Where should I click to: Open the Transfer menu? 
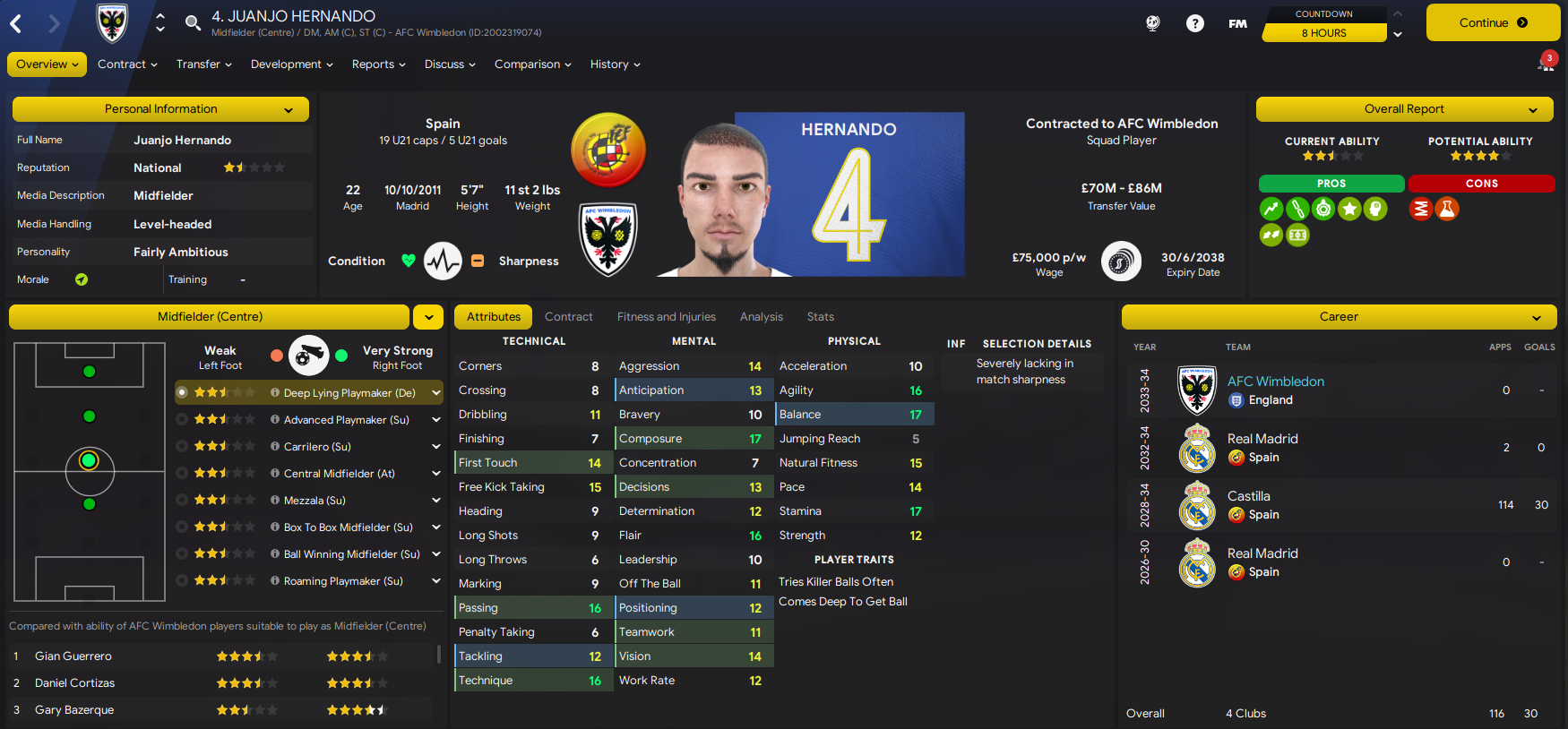pos(203,64)
